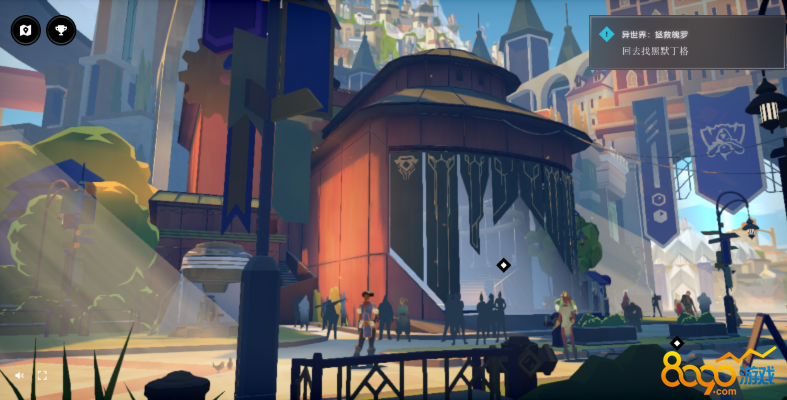Enter fullscreen with the brackets icon
This screenshot has width=787, height=400.
(42, 376)
